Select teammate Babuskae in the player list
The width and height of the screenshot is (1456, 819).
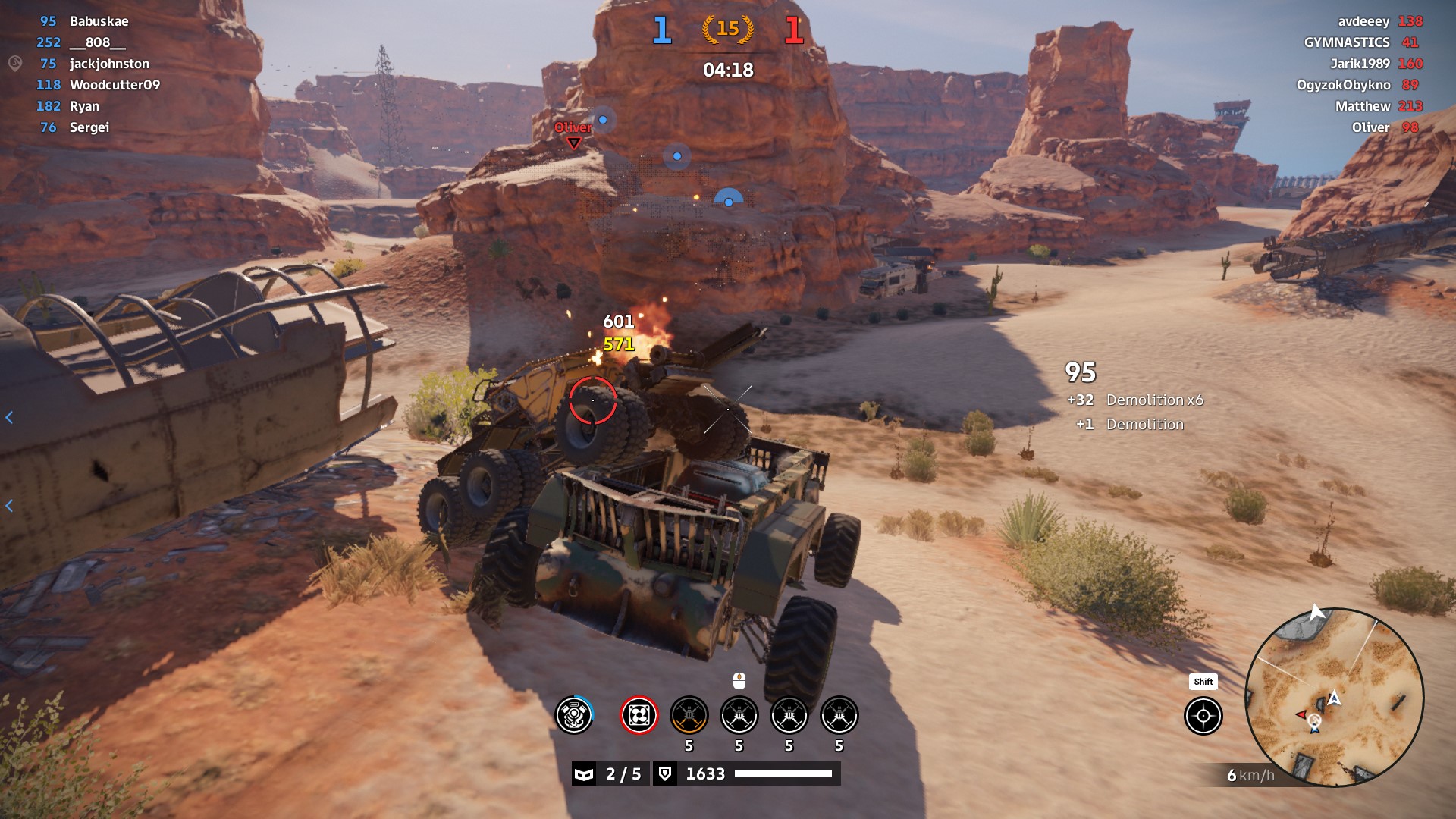pyautogui.click(x=99, y=21)
